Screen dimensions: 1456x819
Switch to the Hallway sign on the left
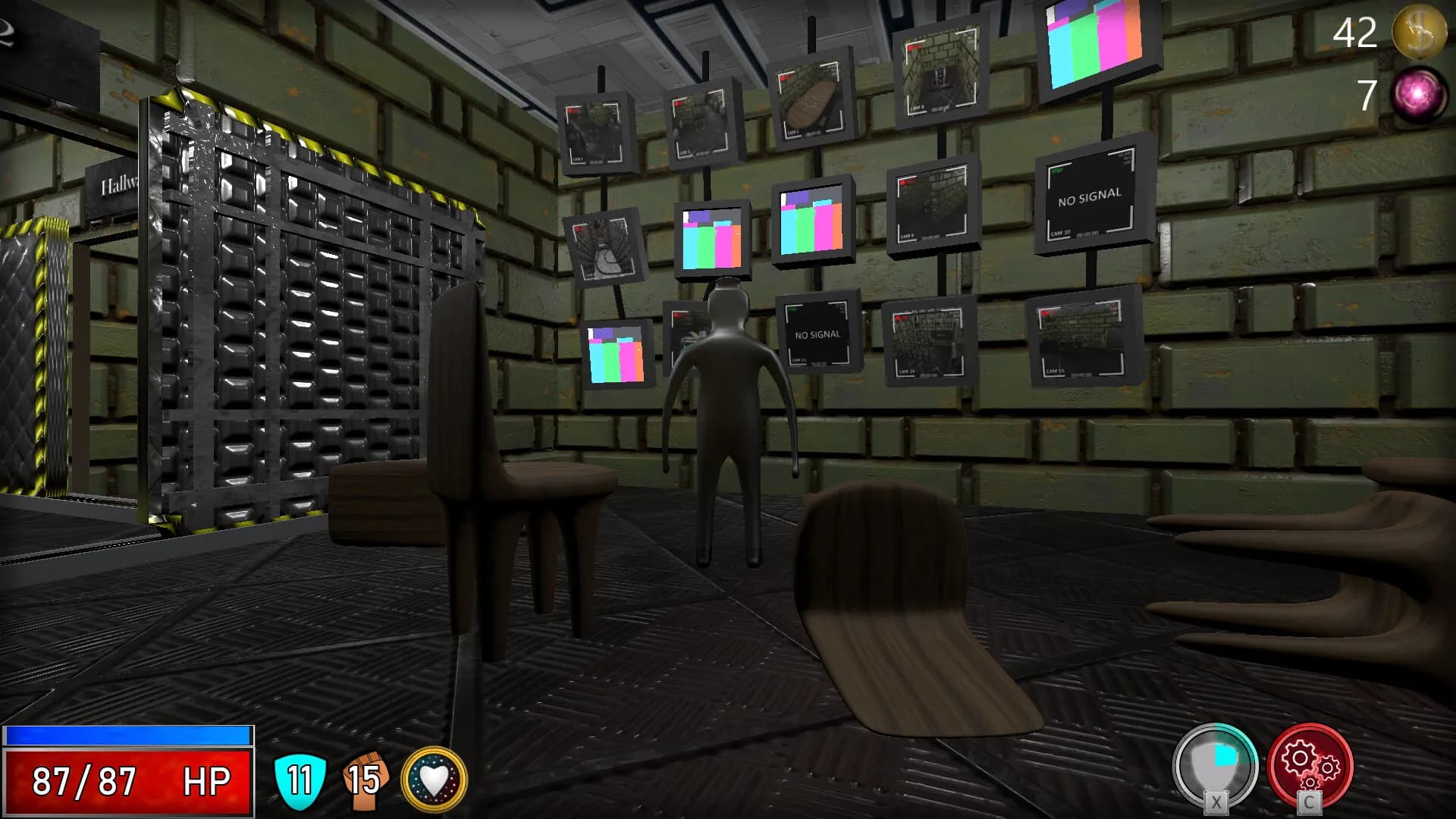coord(112,187)
